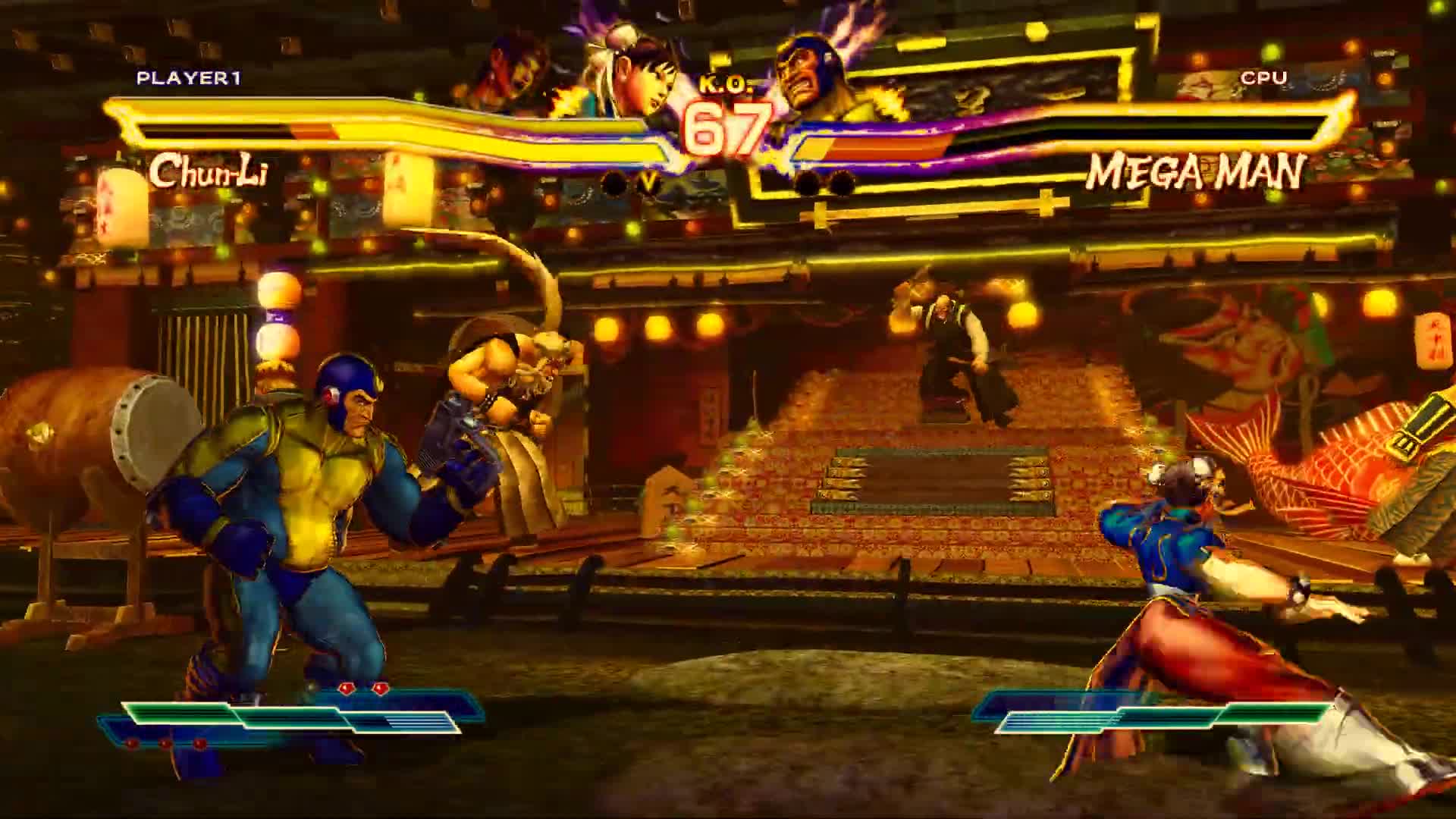Select the leftmost red gem on the bottom gauge

(x=130, y=743)
